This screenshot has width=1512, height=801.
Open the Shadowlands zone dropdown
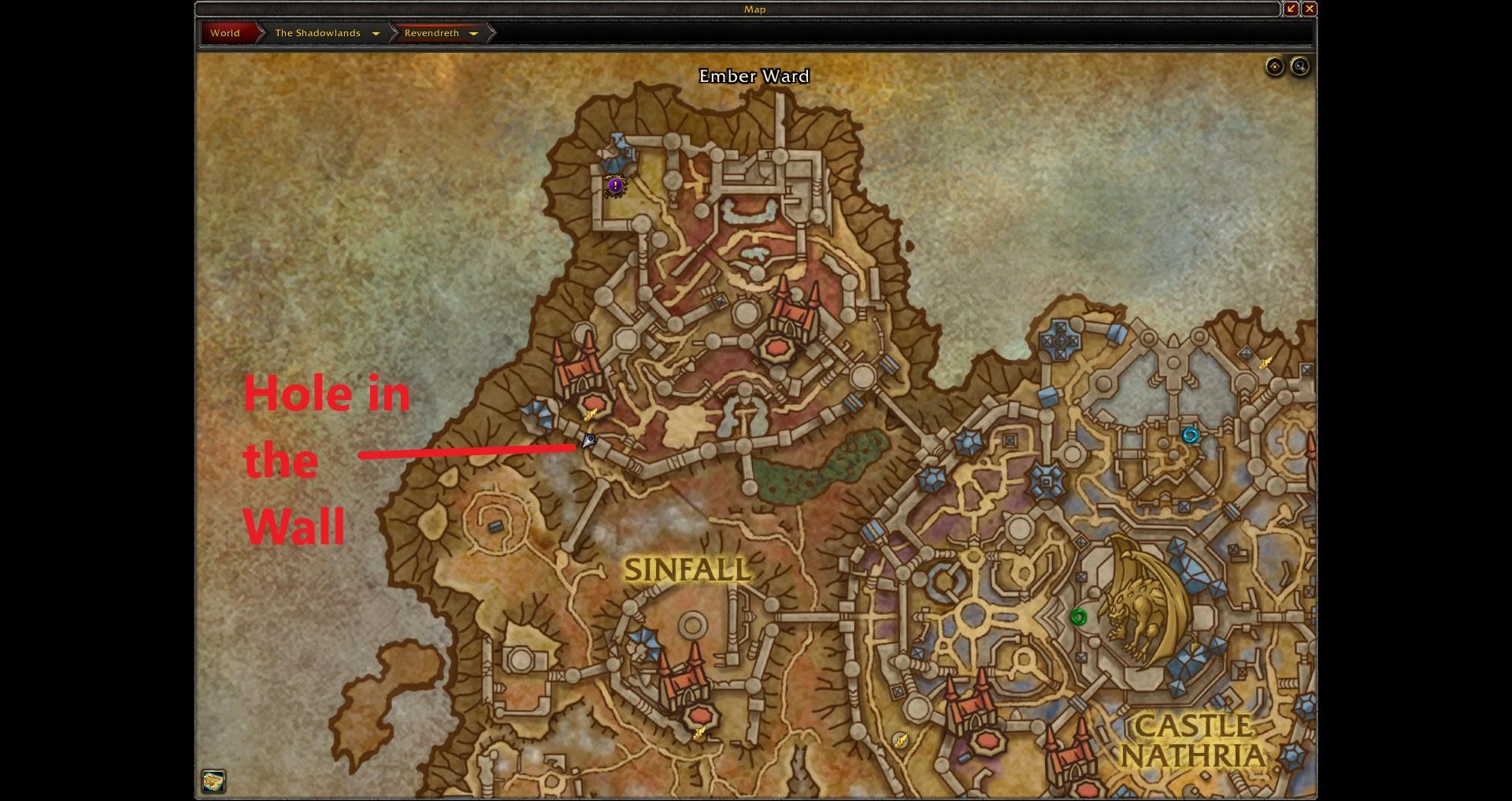point(376,33)
